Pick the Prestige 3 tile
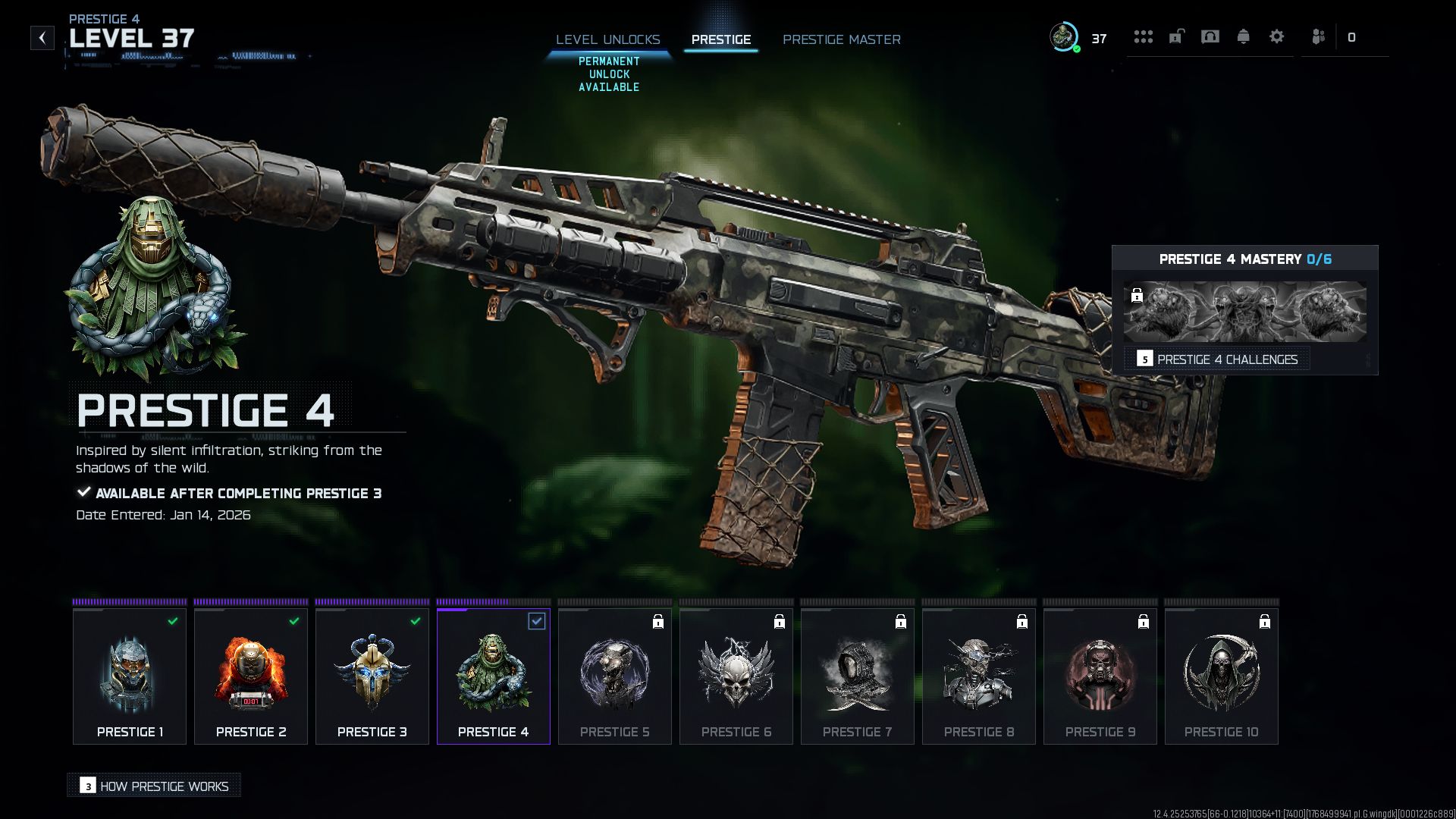 (x=372, y=676)
